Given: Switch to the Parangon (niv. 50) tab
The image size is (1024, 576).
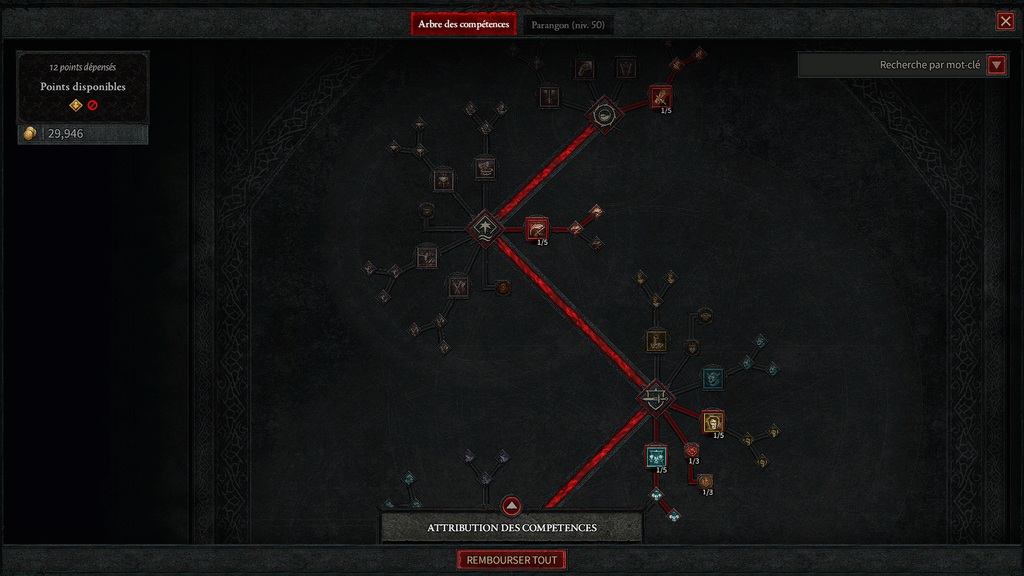Looking at the screenshot, I should pyautogui.click(x=568, y=24).
